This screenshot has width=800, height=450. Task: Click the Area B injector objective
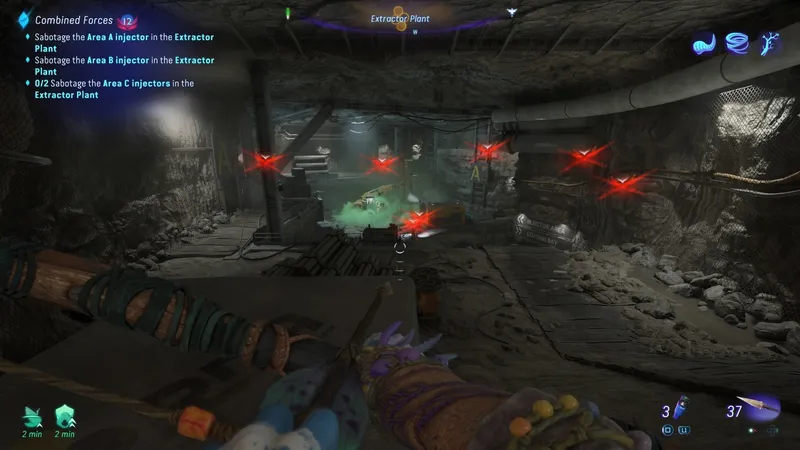coord(119,65)
